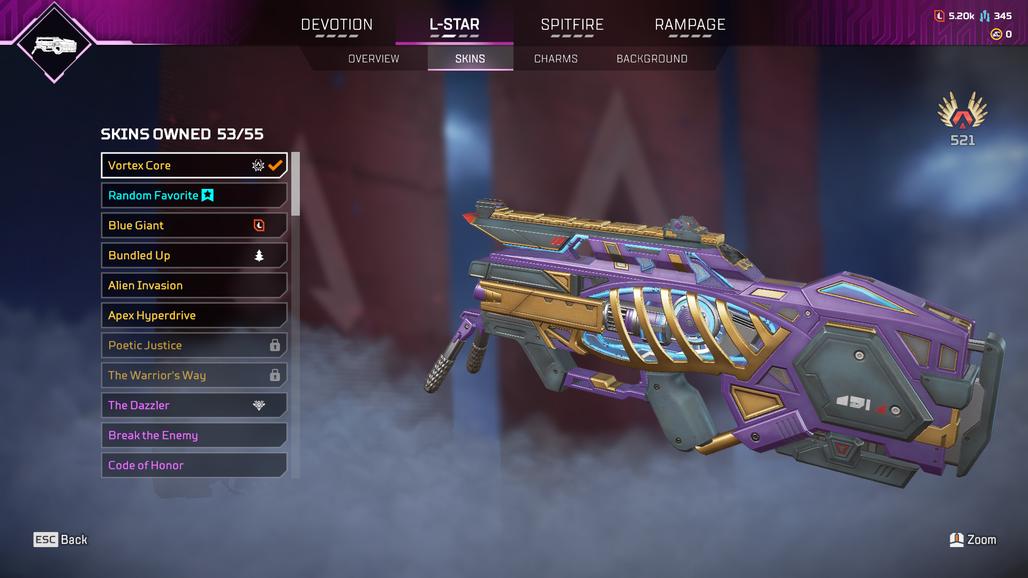
Task: Select the Spitfire weapon tab
Action: pos(572,25)
